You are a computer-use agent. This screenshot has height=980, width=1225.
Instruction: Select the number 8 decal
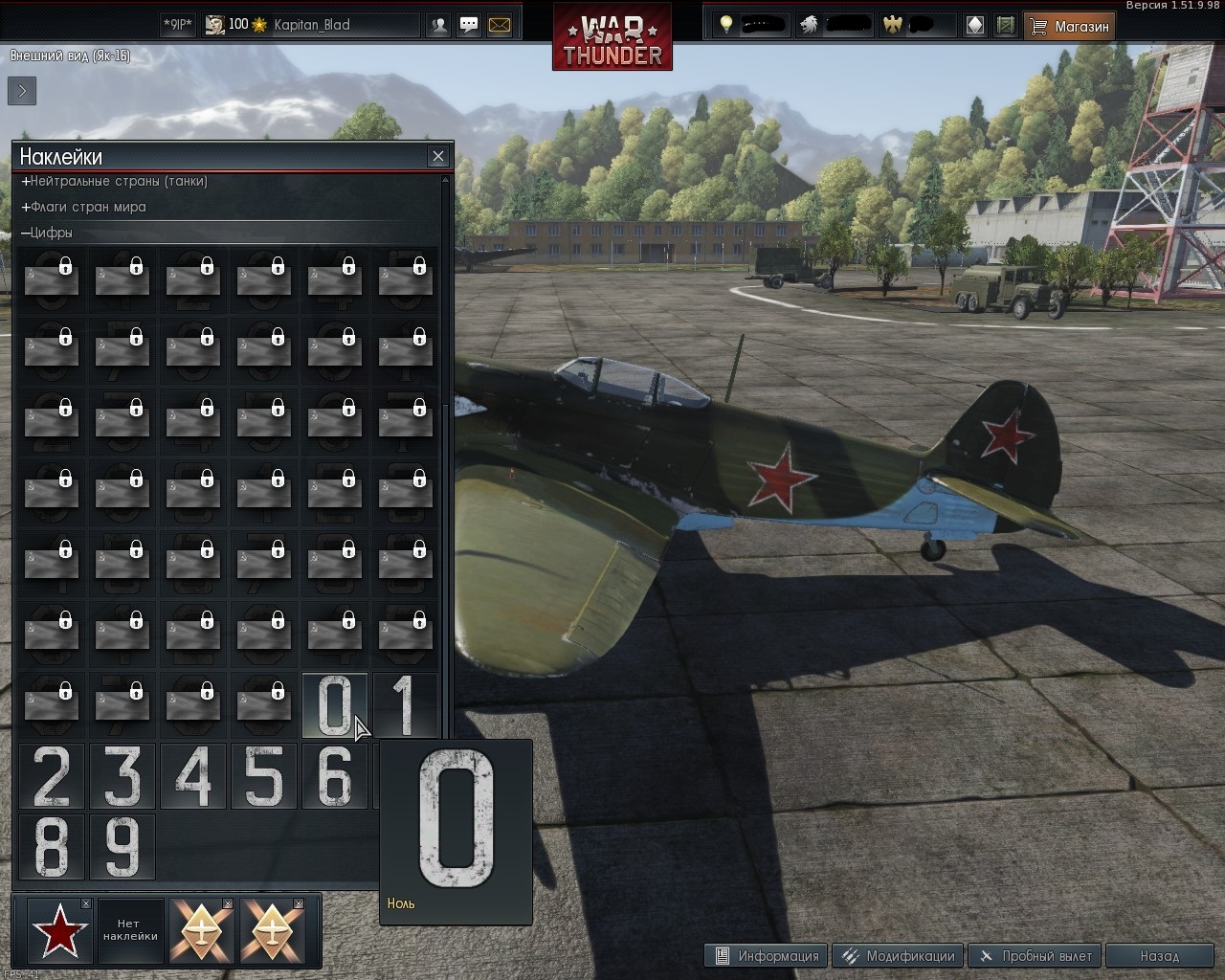[52, 847]
